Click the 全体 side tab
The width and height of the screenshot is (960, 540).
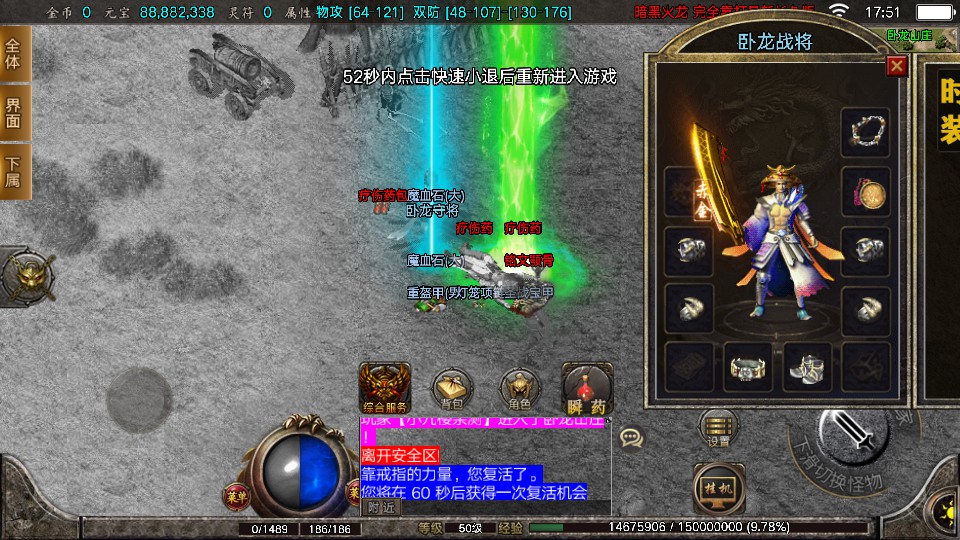tap(14, 54)
